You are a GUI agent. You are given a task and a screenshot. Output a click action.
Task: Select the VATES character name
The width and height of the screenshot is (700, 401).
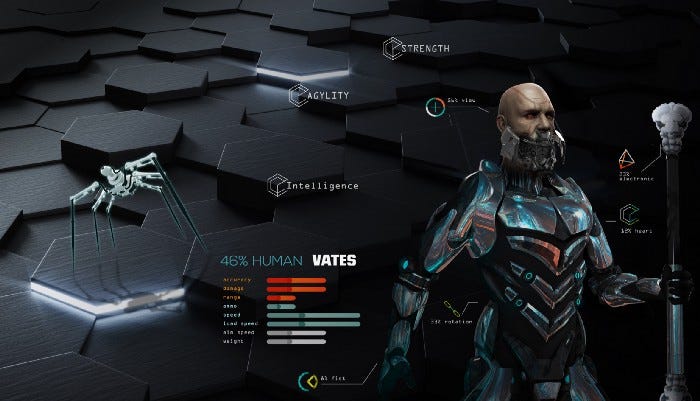333,261
